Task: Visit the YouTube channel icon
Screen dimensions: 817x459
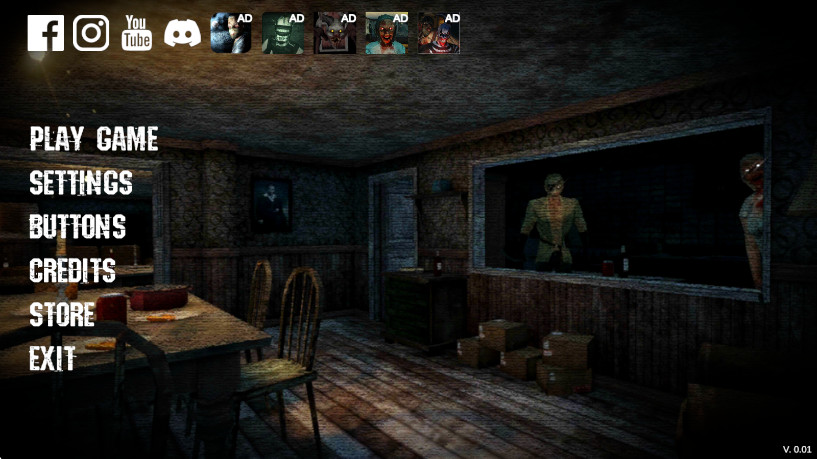Action: coord(137,33)
